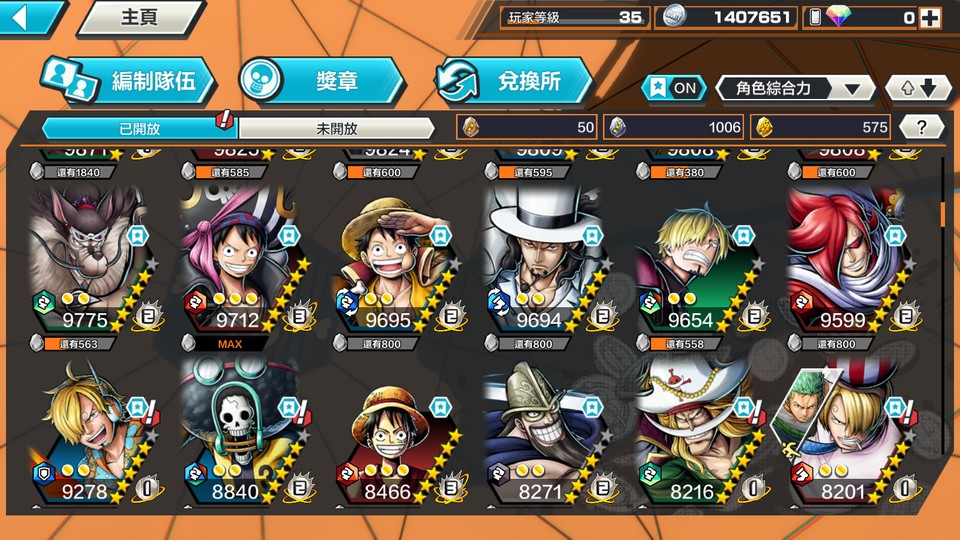The image size is (960, 540).
Task: Go back with the arrow button
Action: 28,17
